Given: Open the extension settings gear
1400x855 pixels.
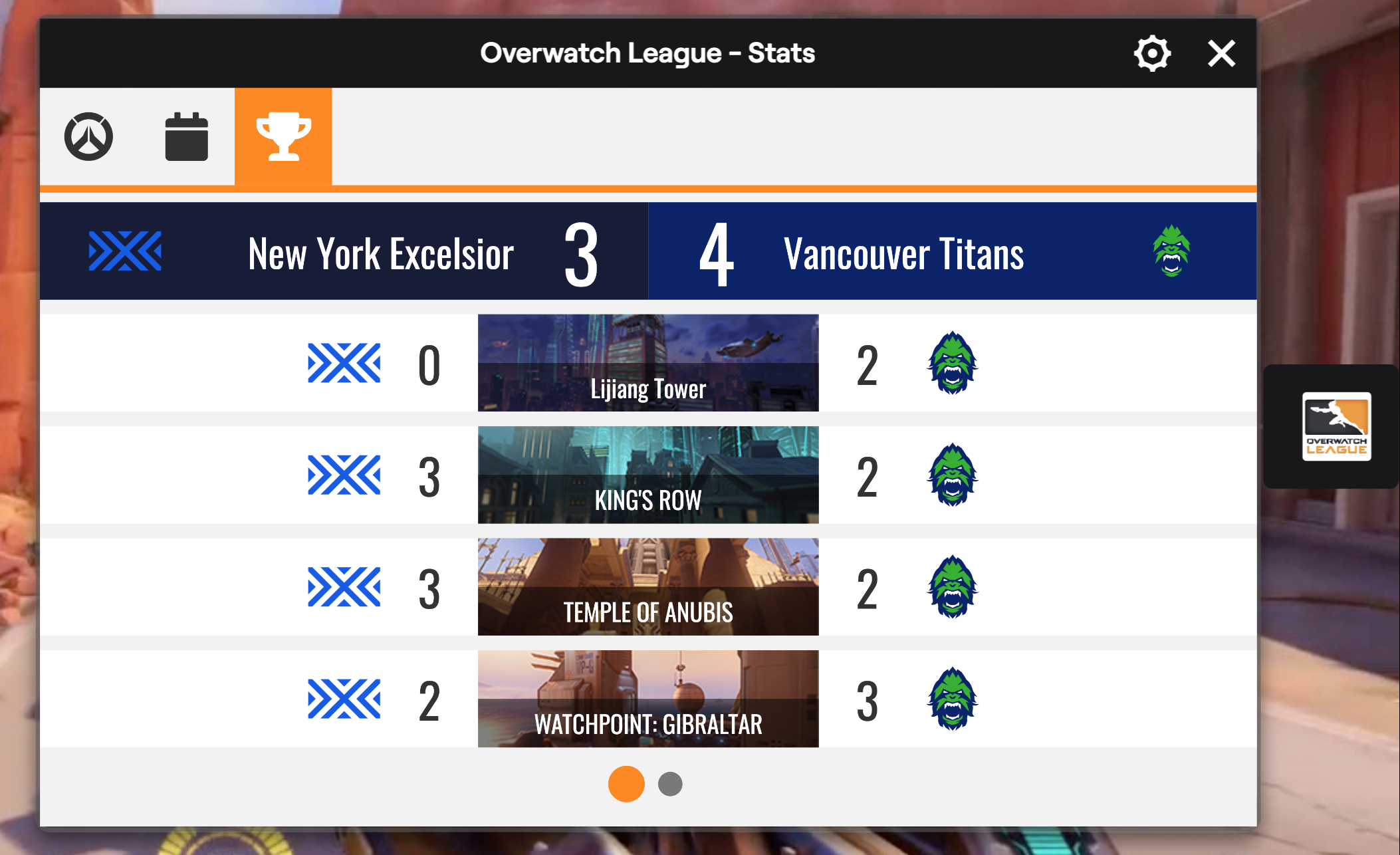Looking at the screenshot, I should click(1153, 53).
